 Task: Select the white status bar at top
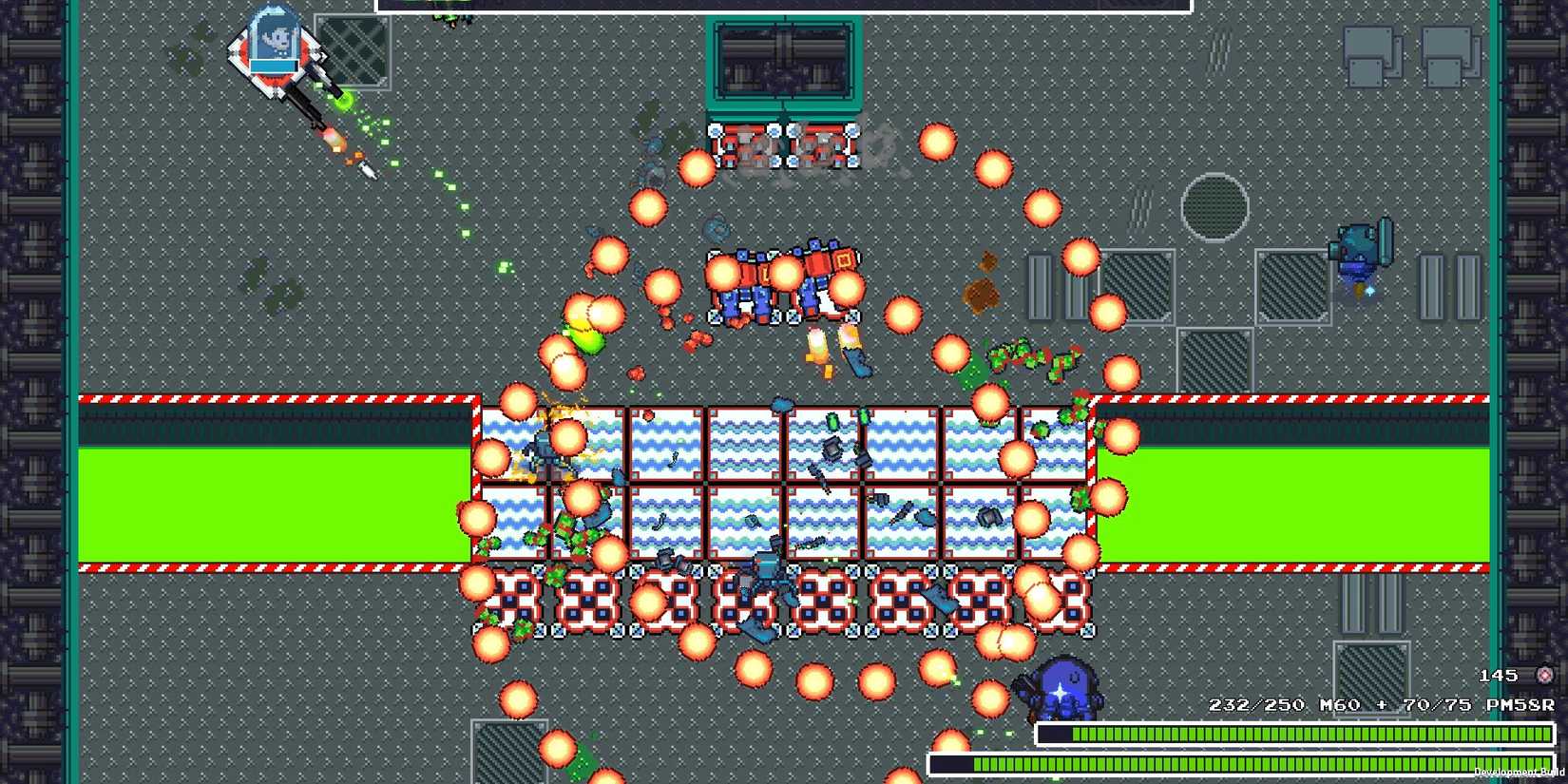tap(784, 8)
